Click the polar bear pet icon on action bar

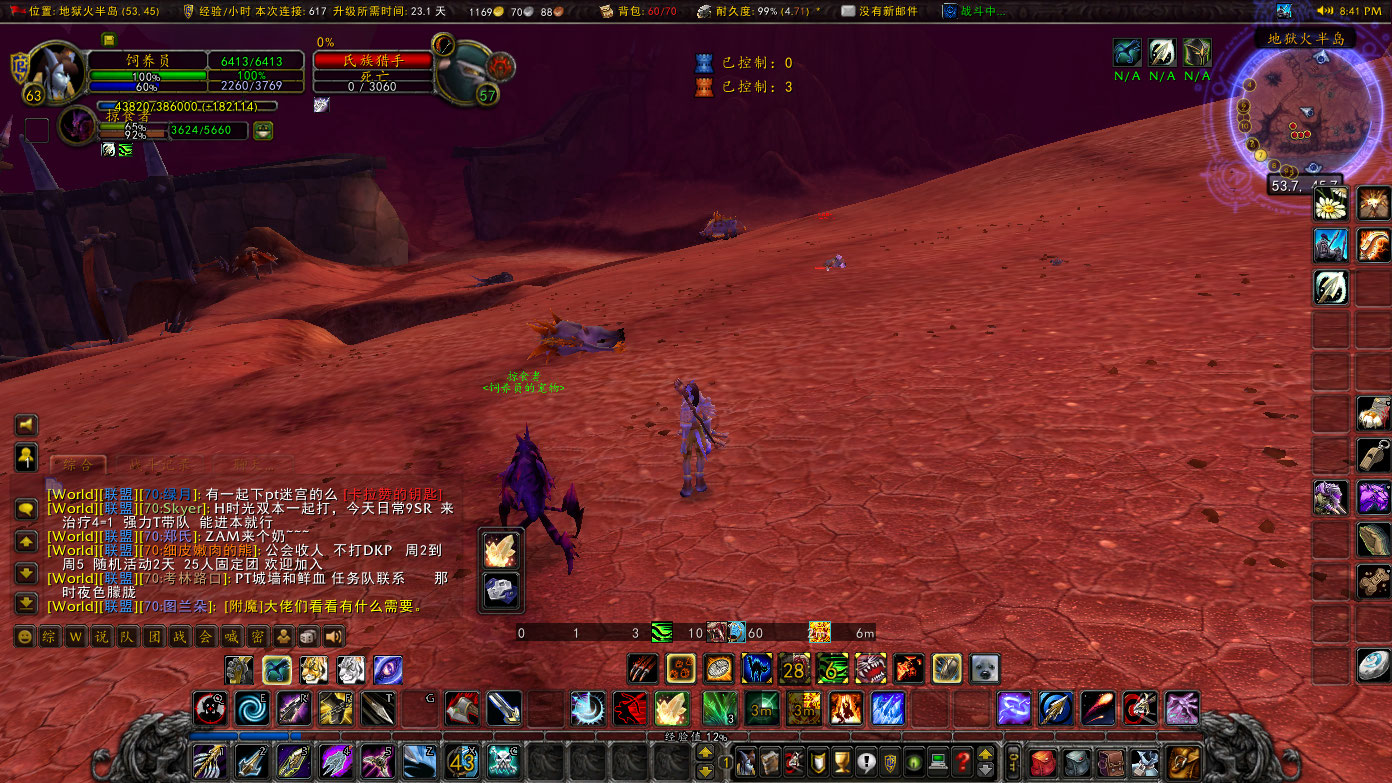tap(986, 668)
